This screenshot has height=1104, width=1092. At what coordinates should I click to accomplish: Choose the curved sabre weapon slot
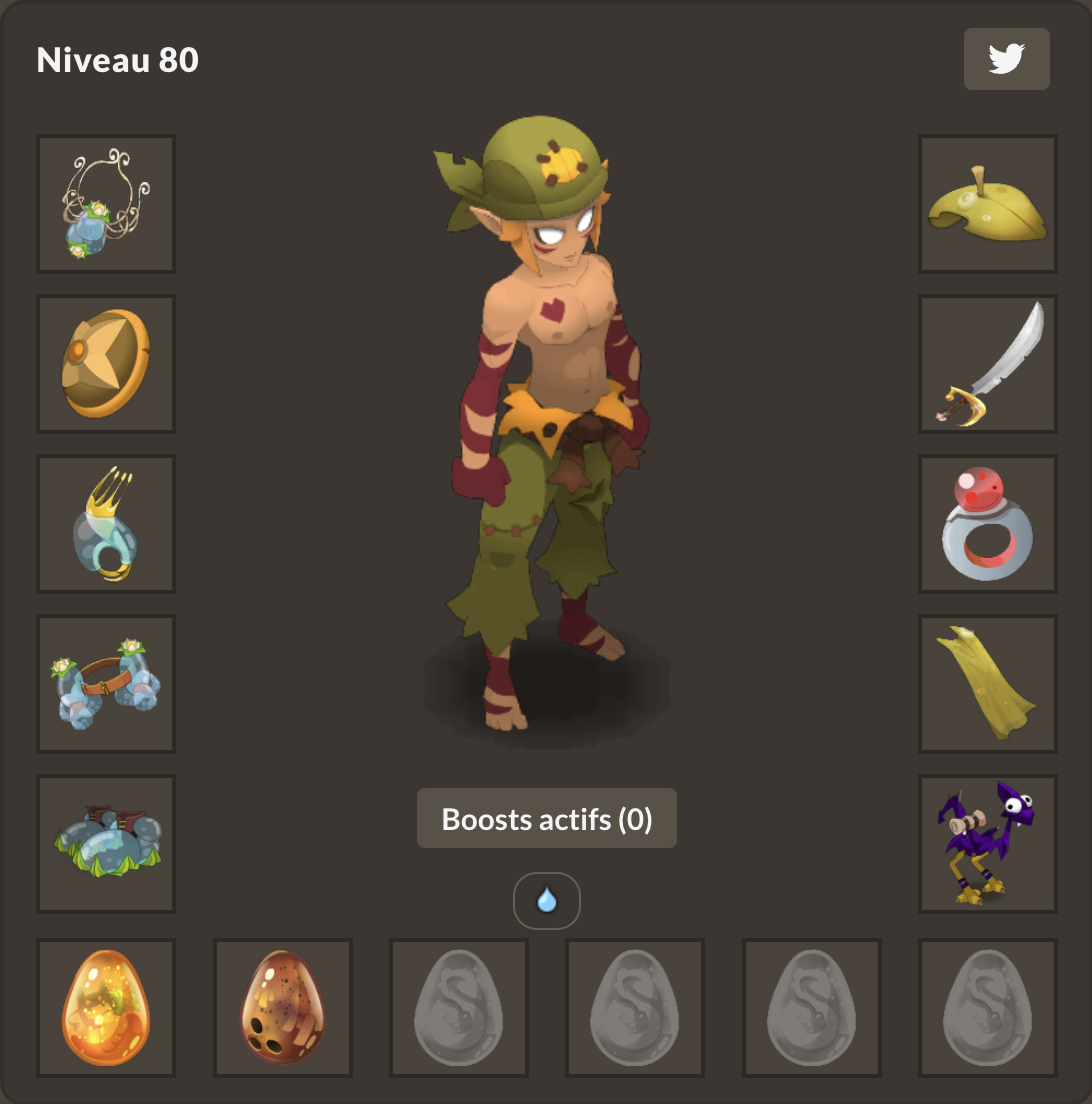click(987, 364)
